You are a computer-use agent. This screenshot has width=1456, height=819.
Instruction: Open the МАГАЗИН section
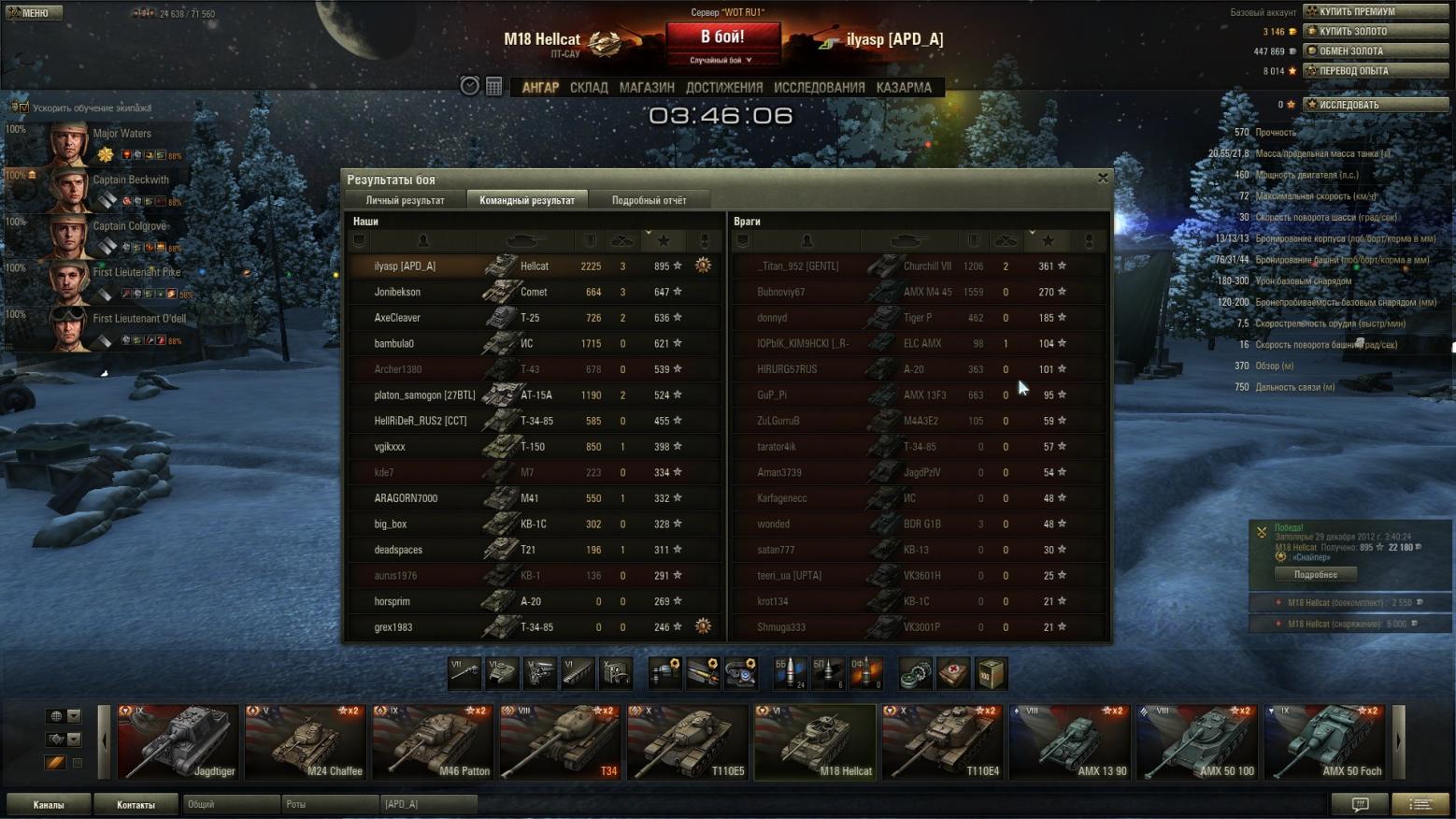coord(647,88)
